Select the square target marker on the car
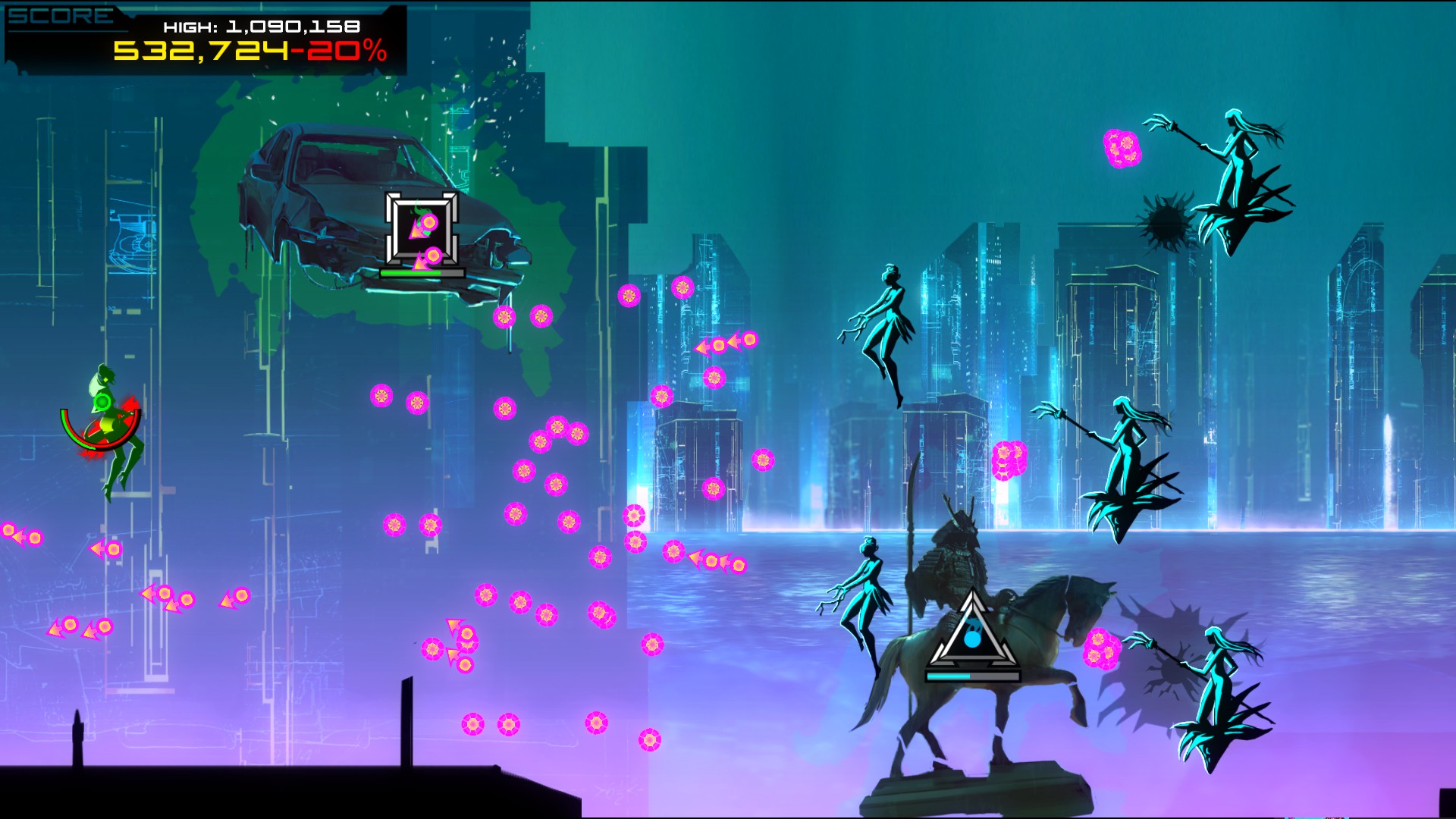The width and height of the screenshot is (1456, 819). (x=422, y=228)
